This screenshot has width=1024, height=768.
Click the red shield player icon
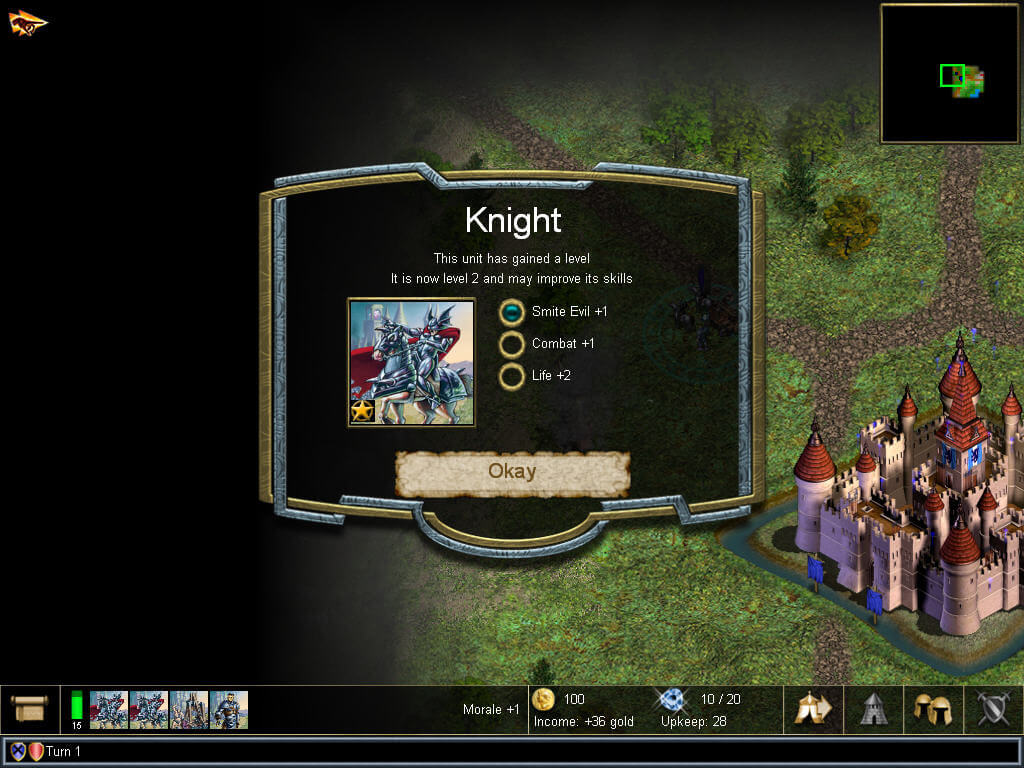(x=36, y=751)
